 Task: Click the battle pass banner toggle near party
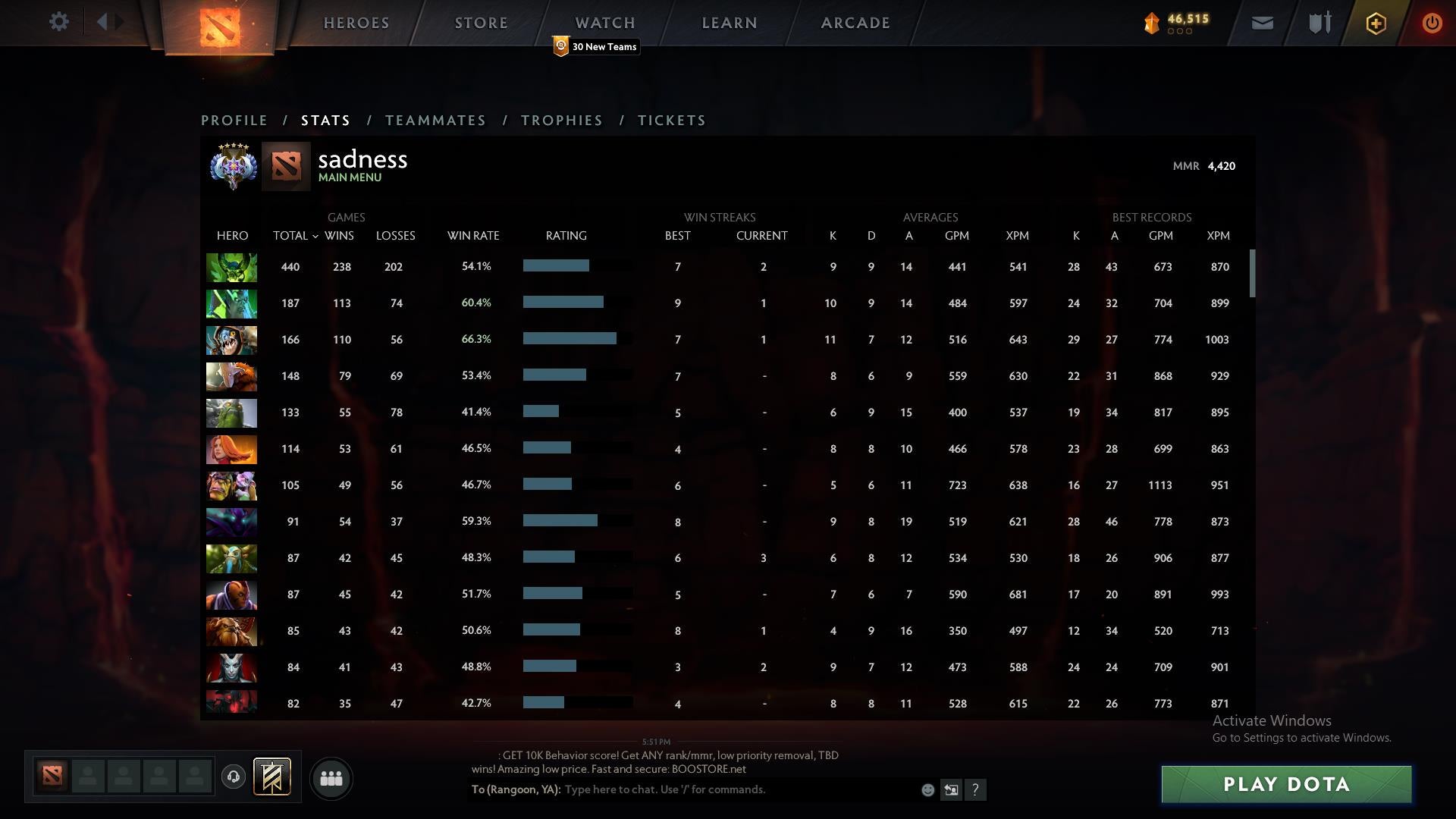pos(272,777)
